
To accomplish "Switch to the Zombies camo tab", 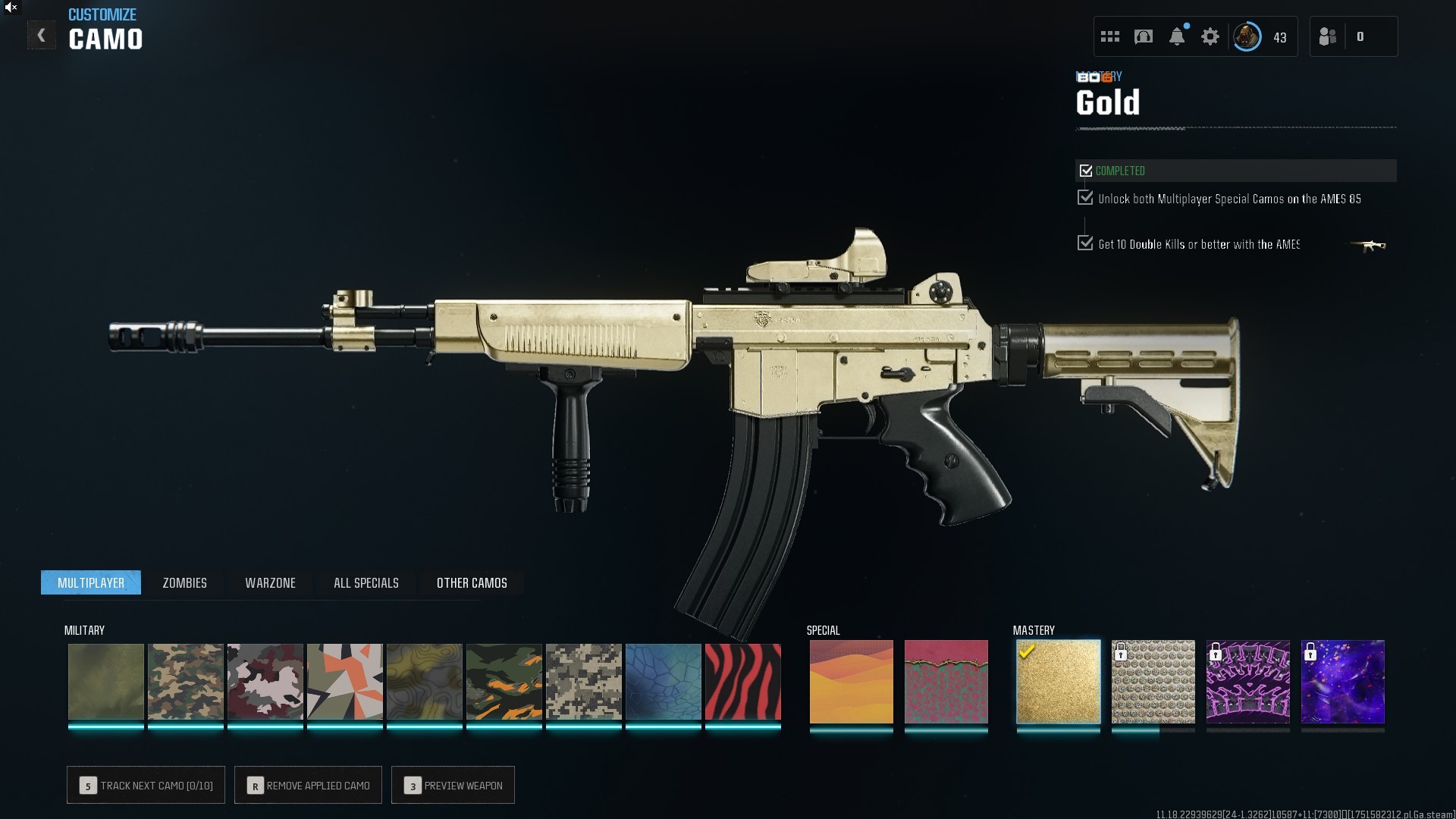I will pos(184,582).
